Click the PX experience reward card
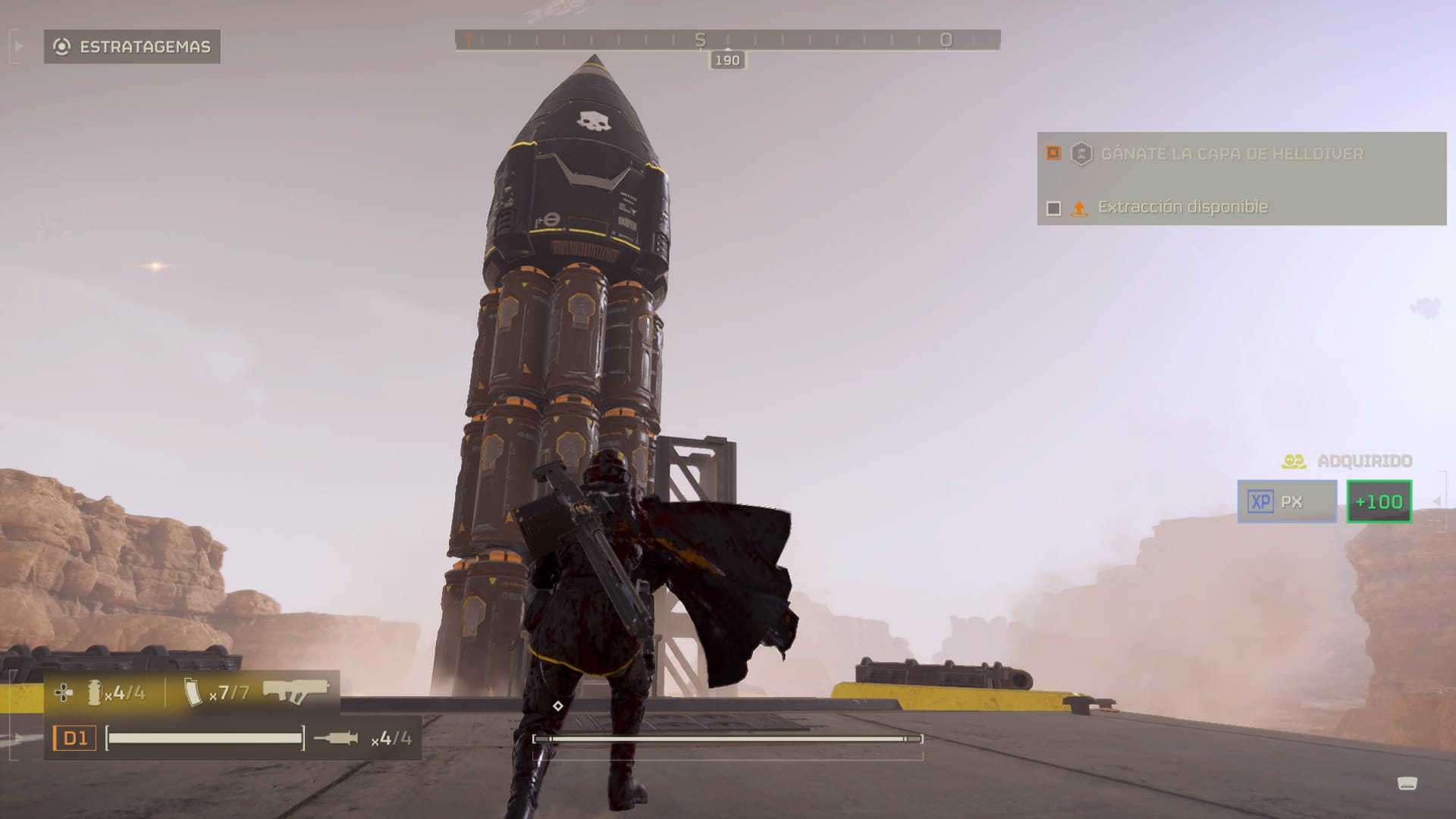Image resolution: width=1456 pixels, height=819 pixels. (x=1287, y=501)
